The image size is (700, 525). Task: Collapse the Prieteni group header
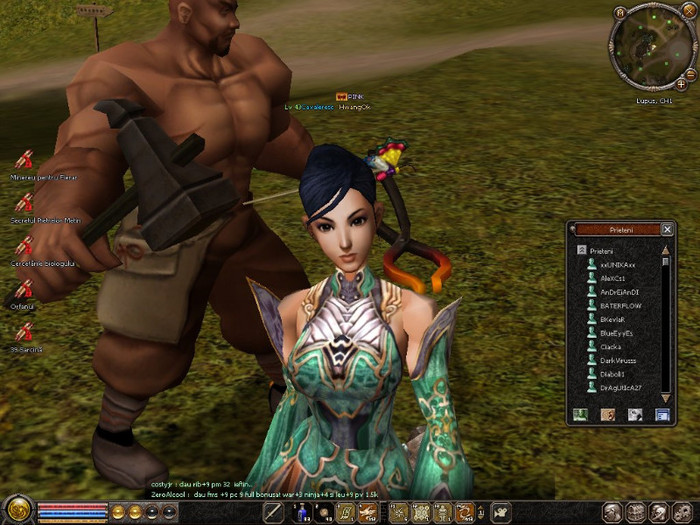pyautogui.click(x=580, y=250)
